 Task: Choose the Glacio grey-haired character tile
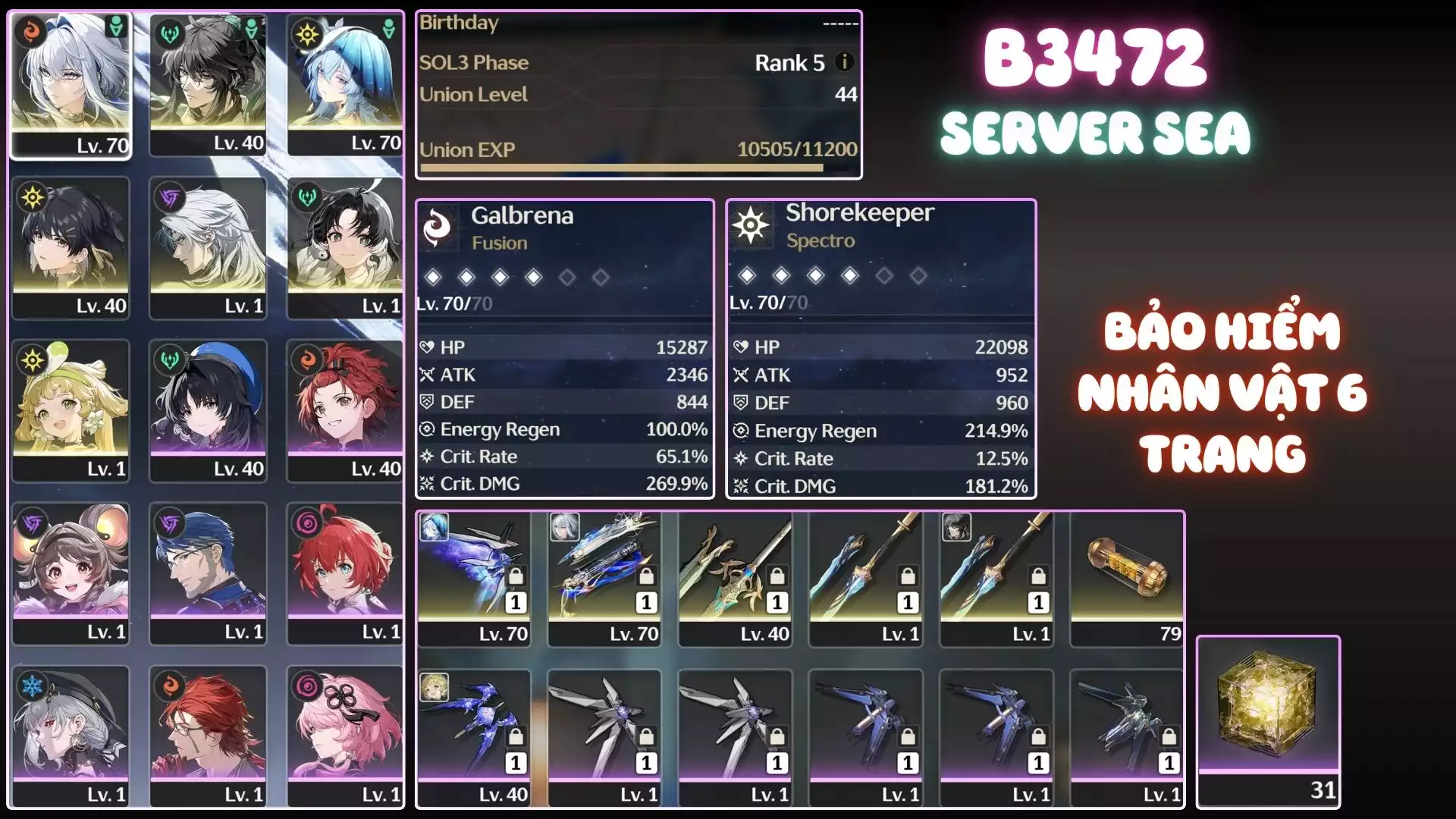click(x=71, y=736)
